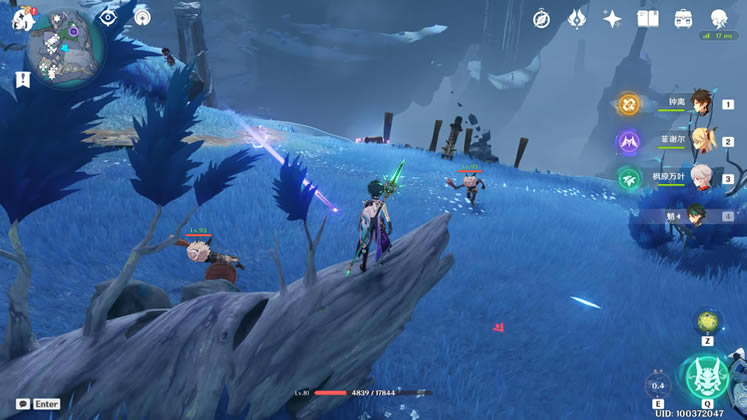This screenshot has width=747, height=420.
Task: Switch to party member Fischl (菲谢尔)
Action: coord(702,140)
